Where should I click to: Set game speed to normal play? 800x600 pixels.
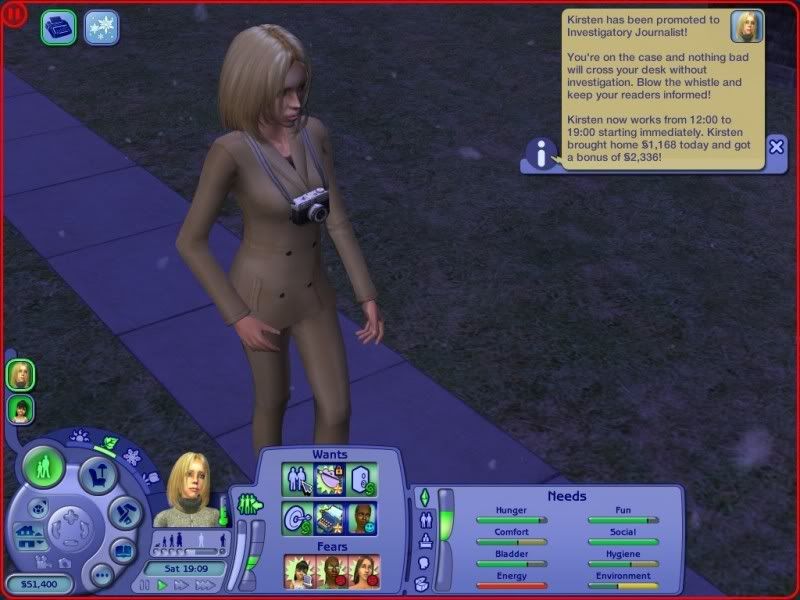[x=162, y=585]
